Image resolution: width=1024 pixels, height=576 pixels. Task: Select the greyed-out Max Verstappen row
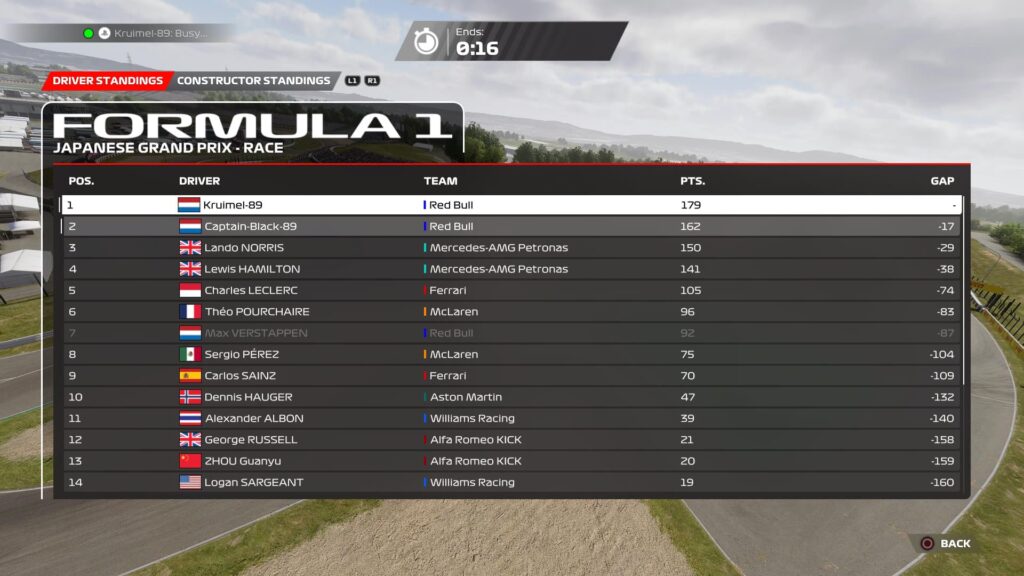coord(510,333)
